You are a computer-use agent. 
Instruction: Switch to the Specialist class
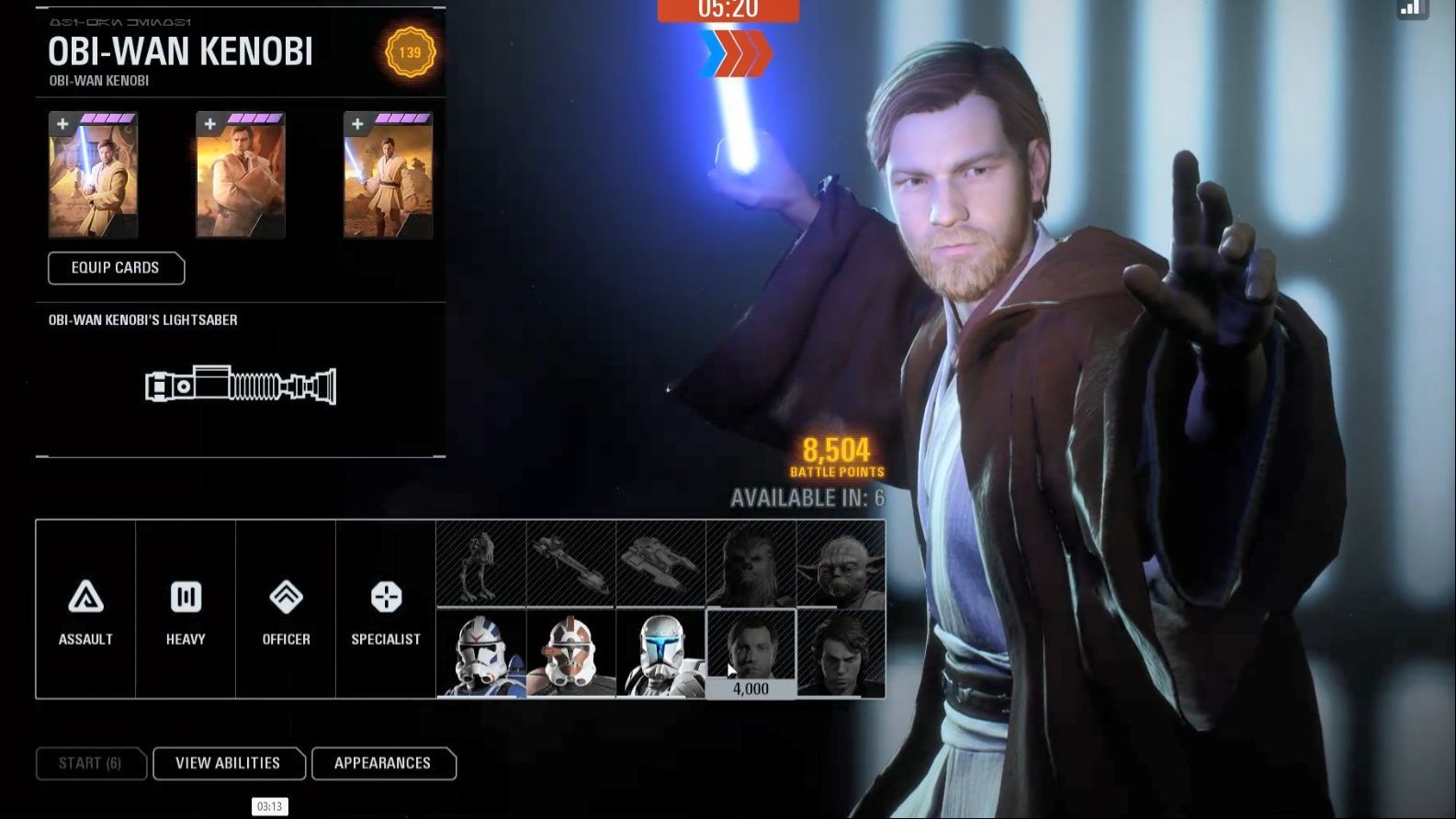coord(386,611)
